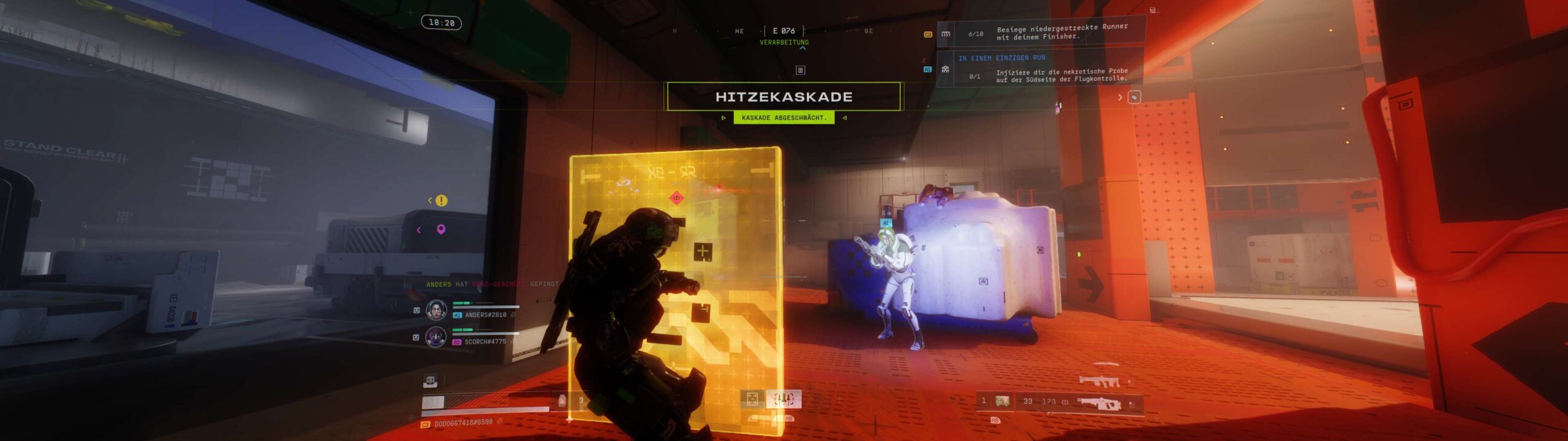This screenshot has height=441, width=1568.
Task: Select teammate ANDERS#2810 portrait
Action: pyautogui.click(x=436, y=310)
